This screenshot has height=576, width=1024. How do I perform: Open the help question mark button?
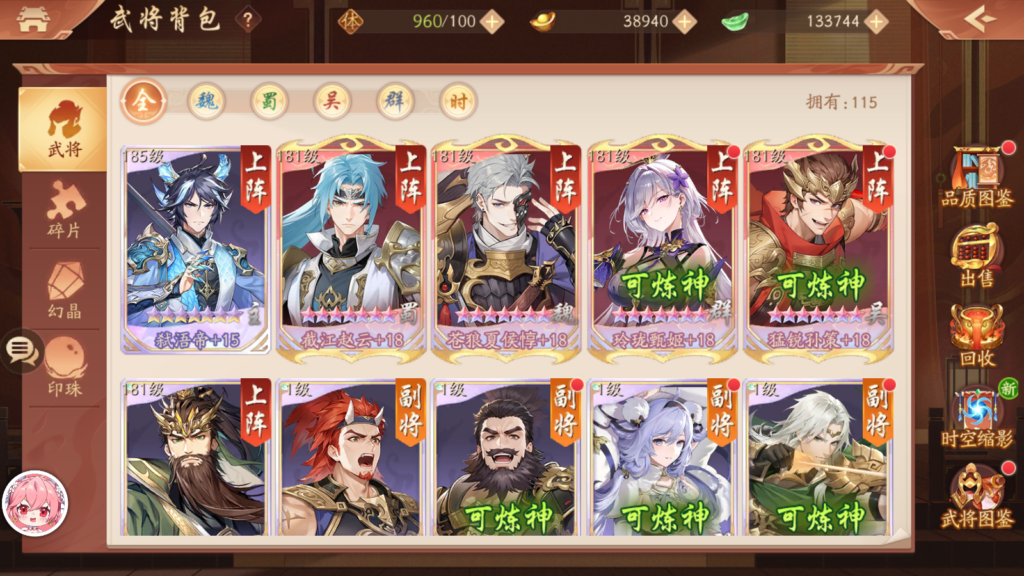(248, 19)
